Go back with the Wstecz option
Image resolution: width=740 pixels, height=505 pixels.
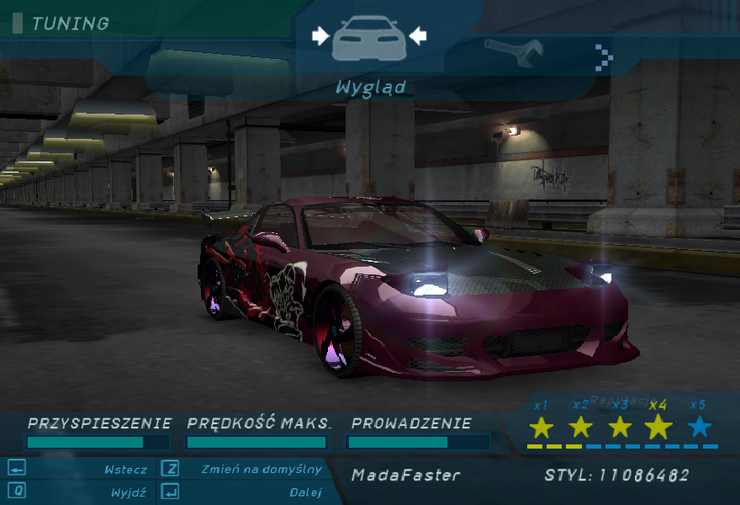coord(125,469)
